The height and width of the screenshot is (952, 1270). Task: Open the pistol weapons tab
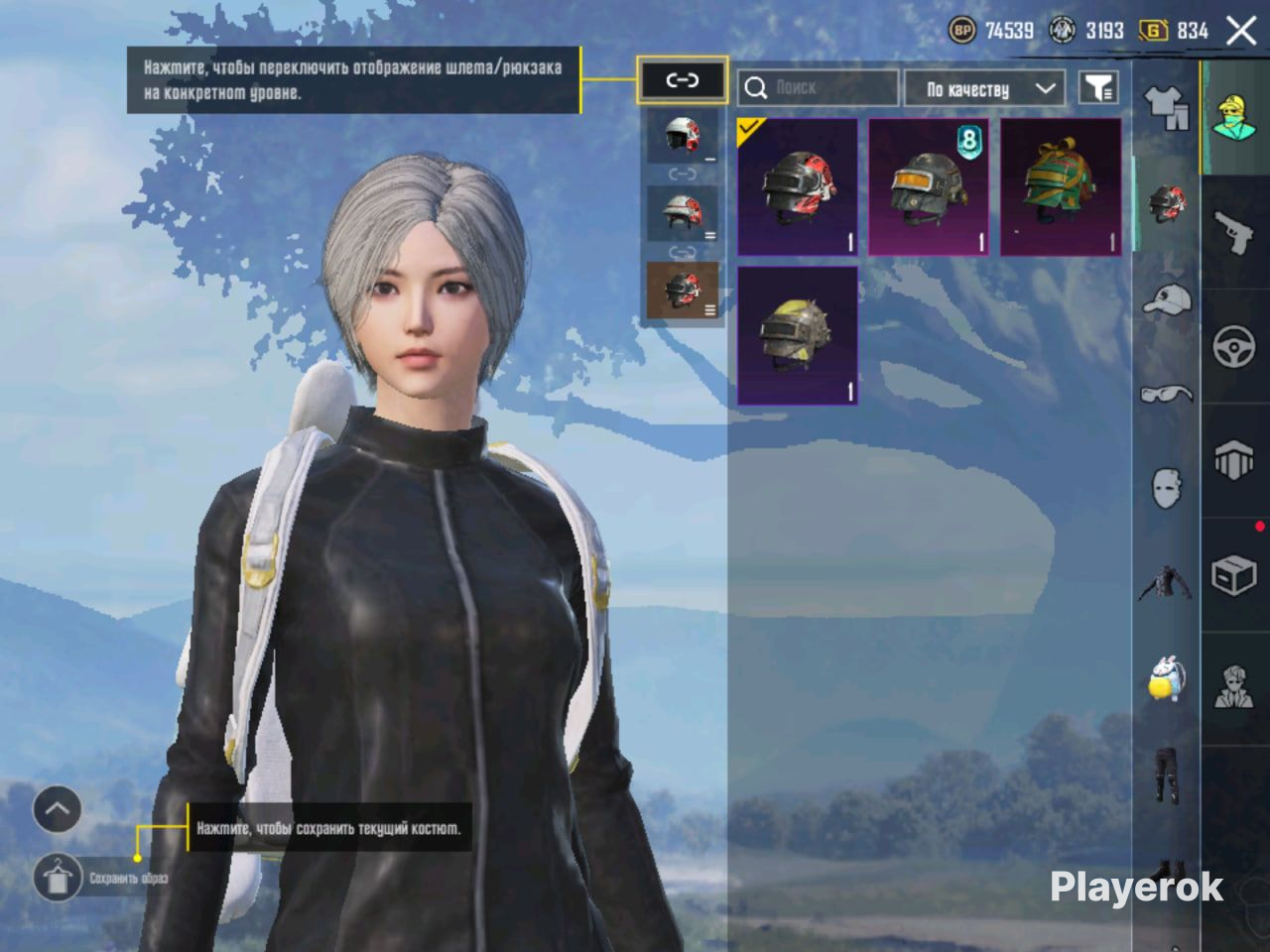[x=1234, y=234]
